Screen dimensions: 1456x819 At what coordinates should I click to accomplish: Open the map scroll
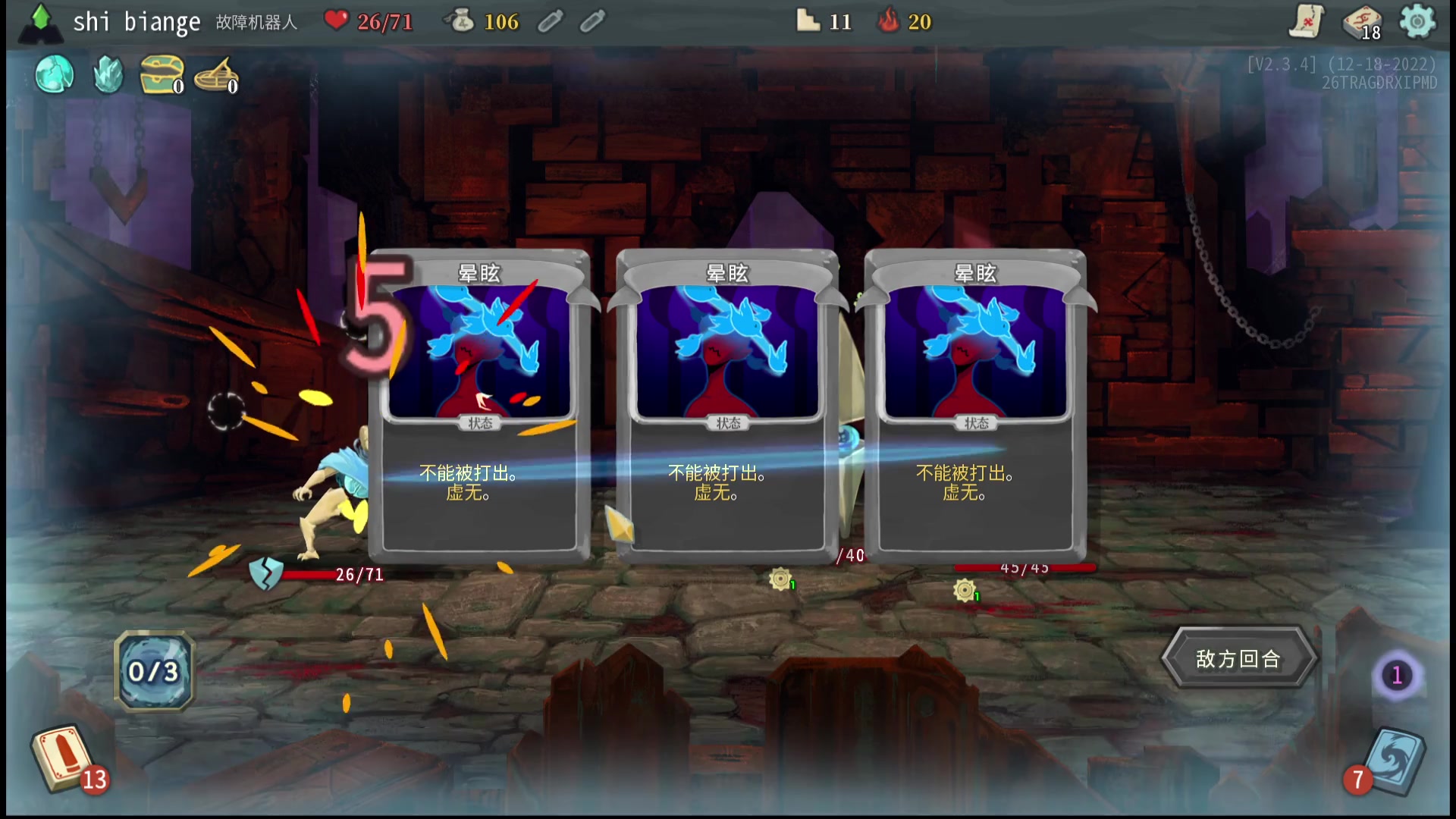pyautogui.click(x=1306, y=21)
